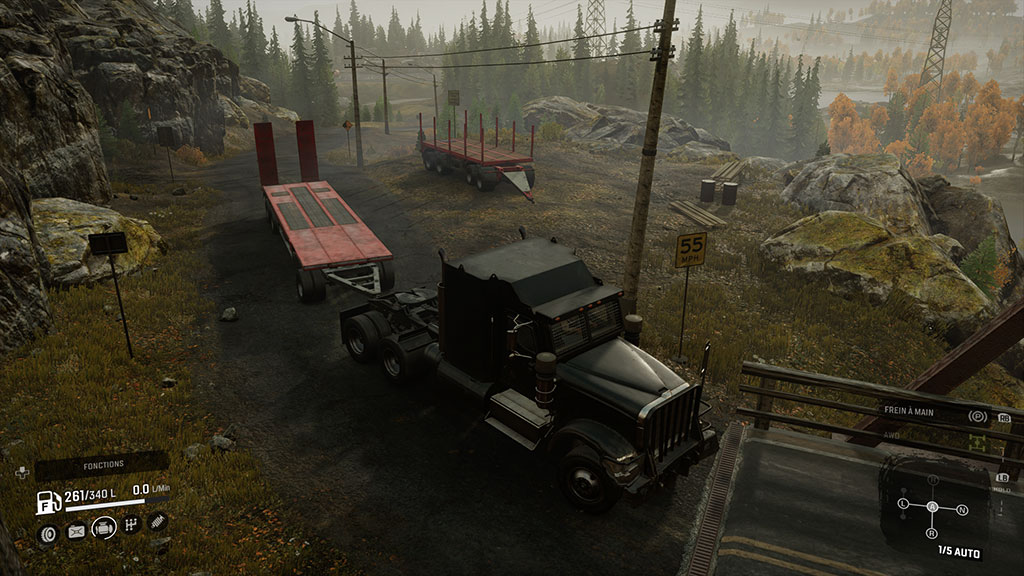Viewport: 1024px width, 576px height.
Task: Select the gearbox status icon
Action: [x=131, y=524]
